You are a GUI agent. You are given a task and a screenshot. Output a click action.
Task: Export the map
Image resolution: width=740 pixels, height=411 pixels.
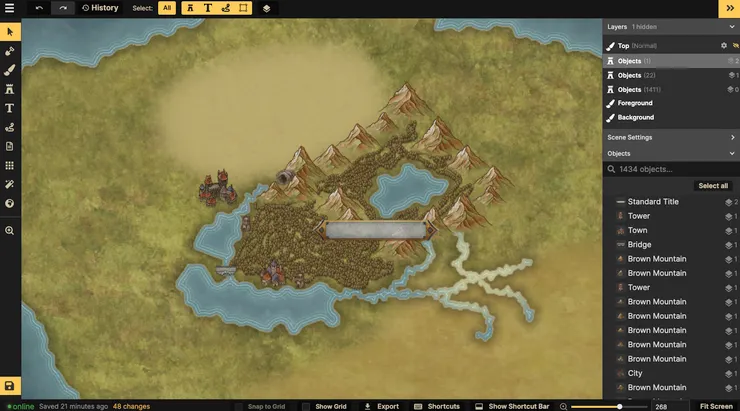[x=381, y=406]
